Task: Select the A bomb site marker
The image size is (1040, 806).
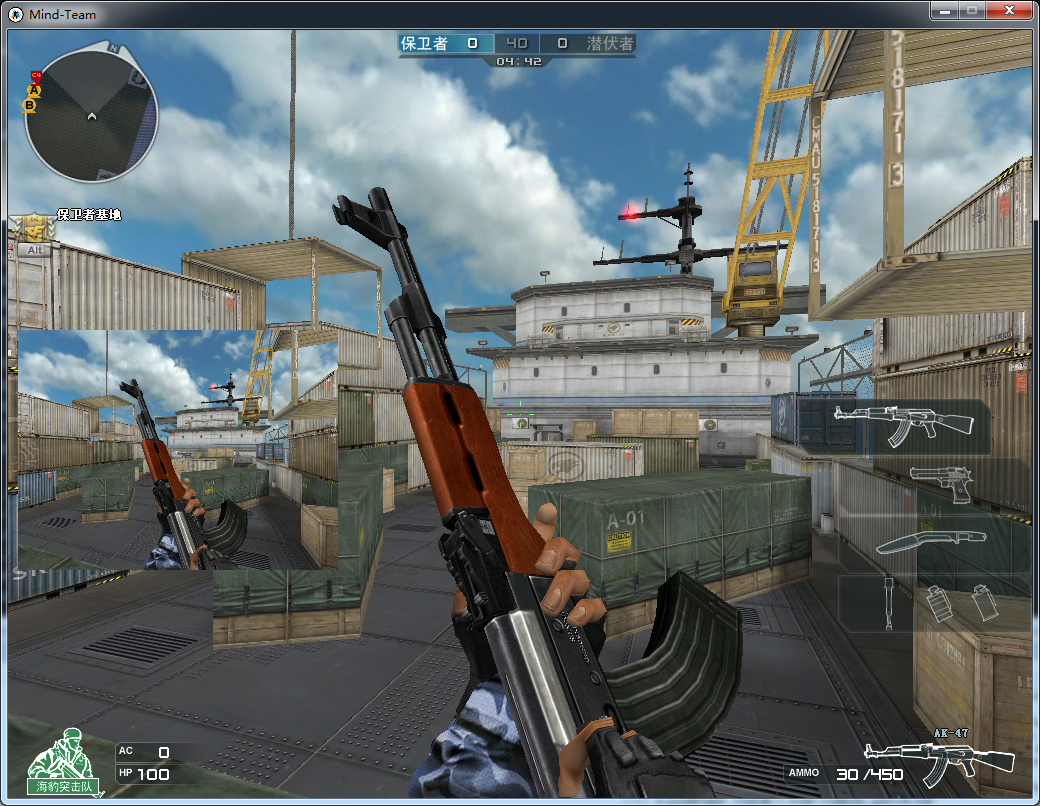Action: [x=34, y=90]
